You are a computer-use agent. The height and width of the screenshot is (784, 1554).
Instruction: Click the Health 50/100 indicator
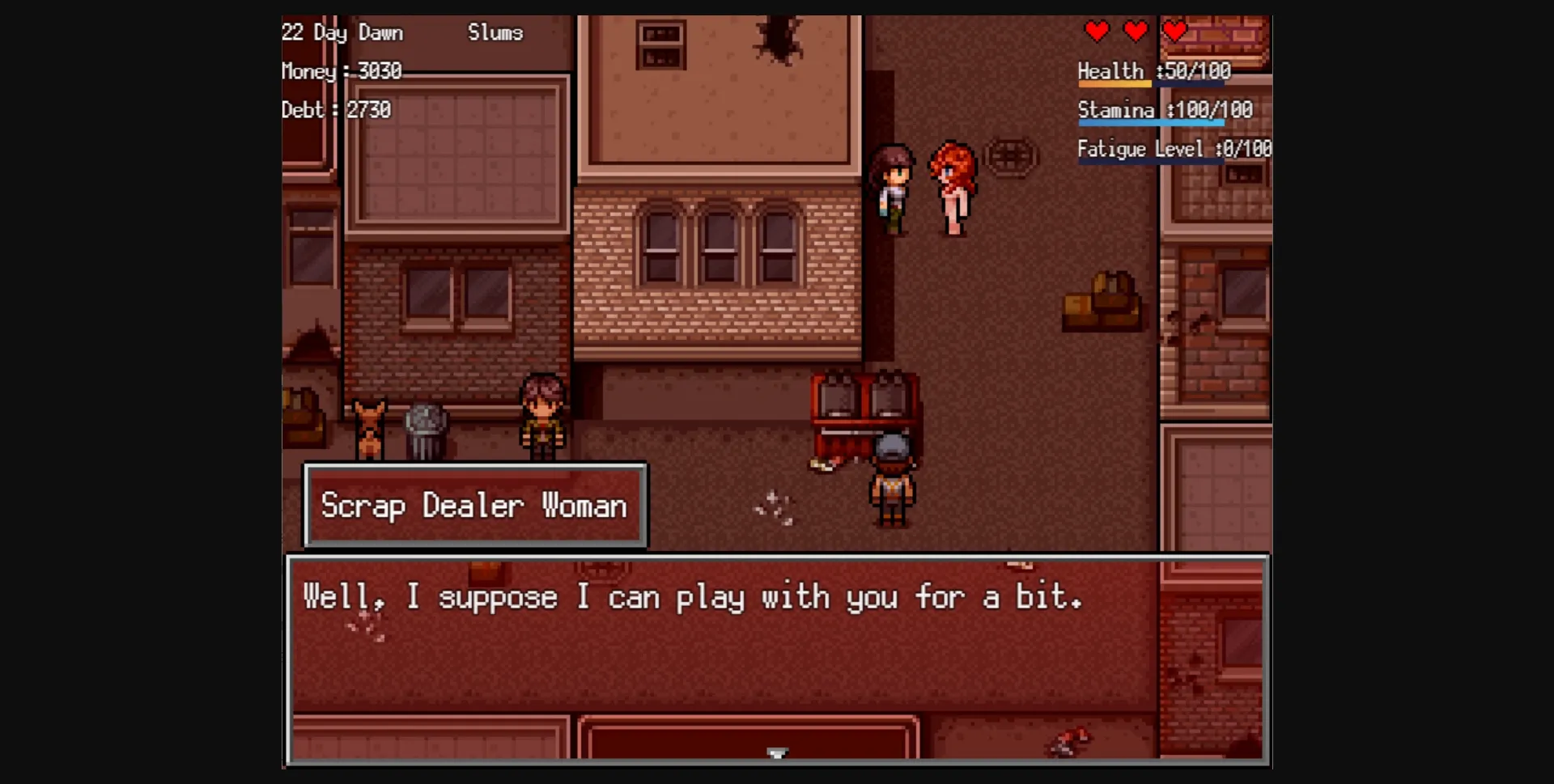pyautogui.click(x=1153, y=71)
